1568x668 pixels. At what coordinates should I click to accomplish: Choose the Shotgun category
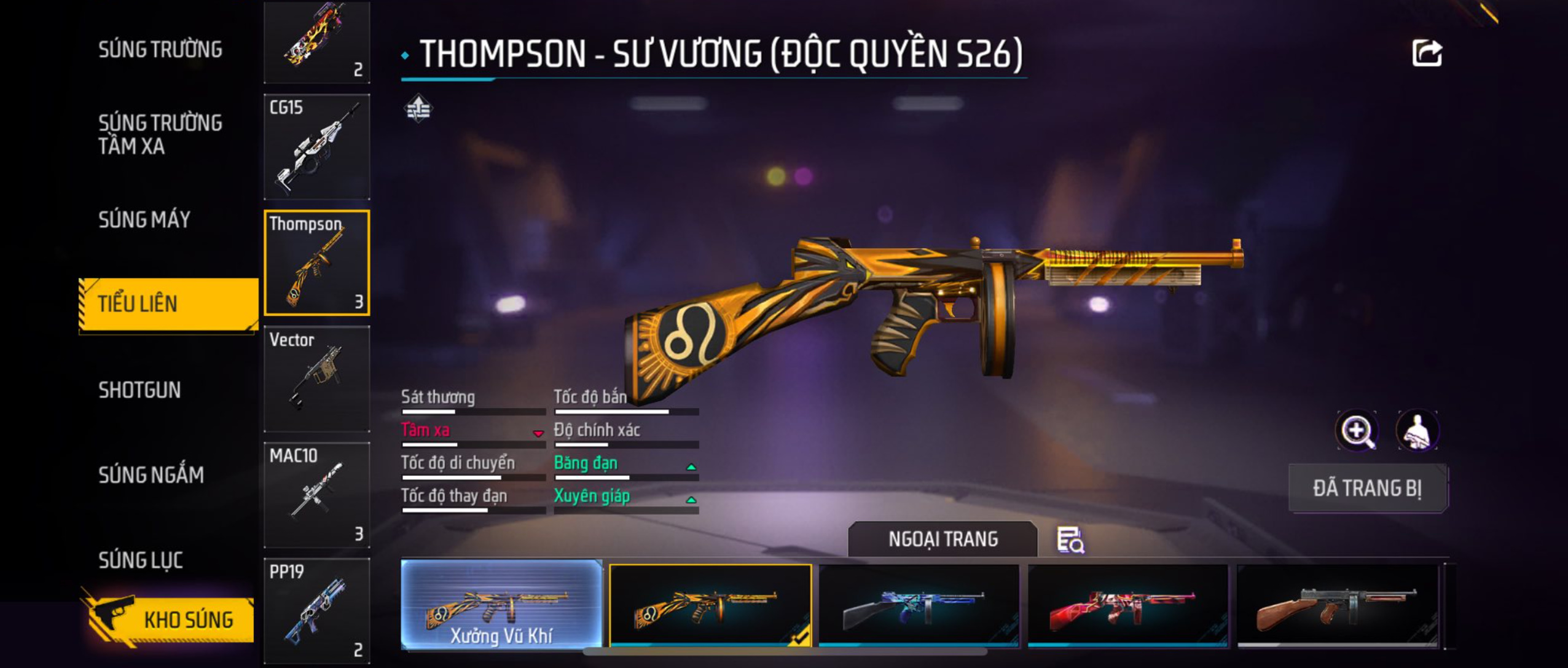139,390
